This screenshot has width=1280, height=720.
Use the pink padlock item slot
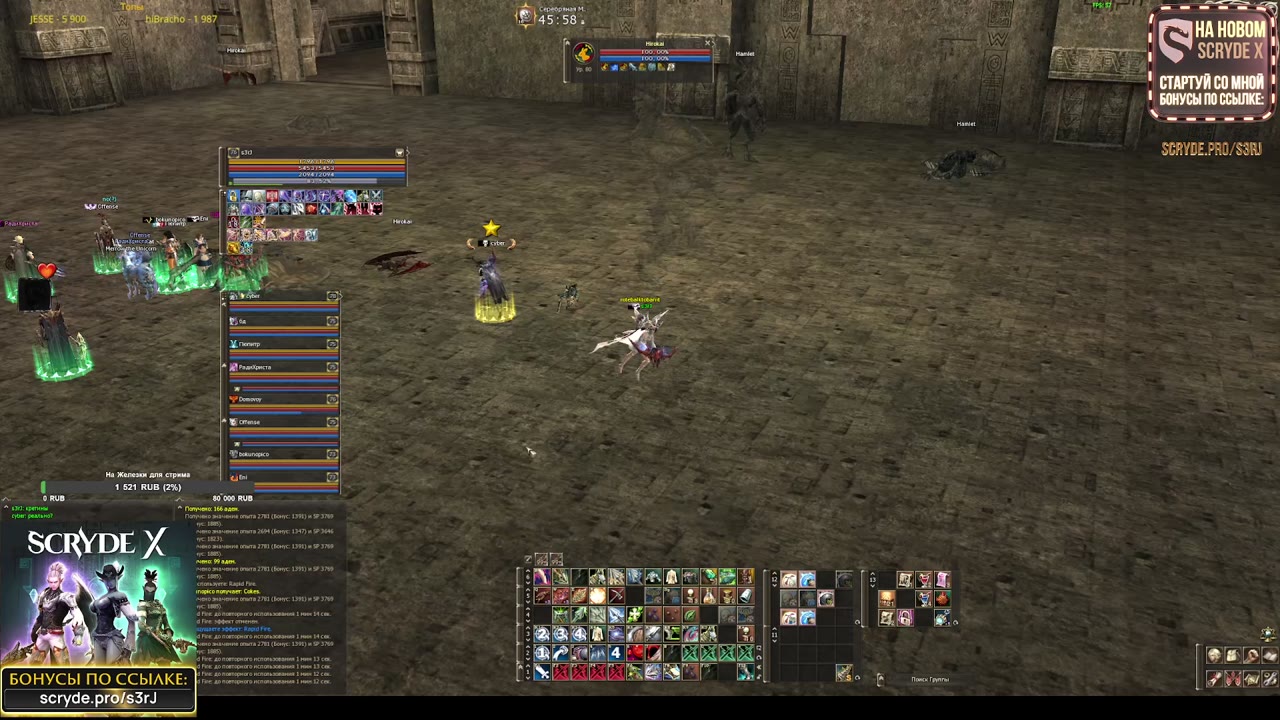pyautogui.click(x=905, y=618)
